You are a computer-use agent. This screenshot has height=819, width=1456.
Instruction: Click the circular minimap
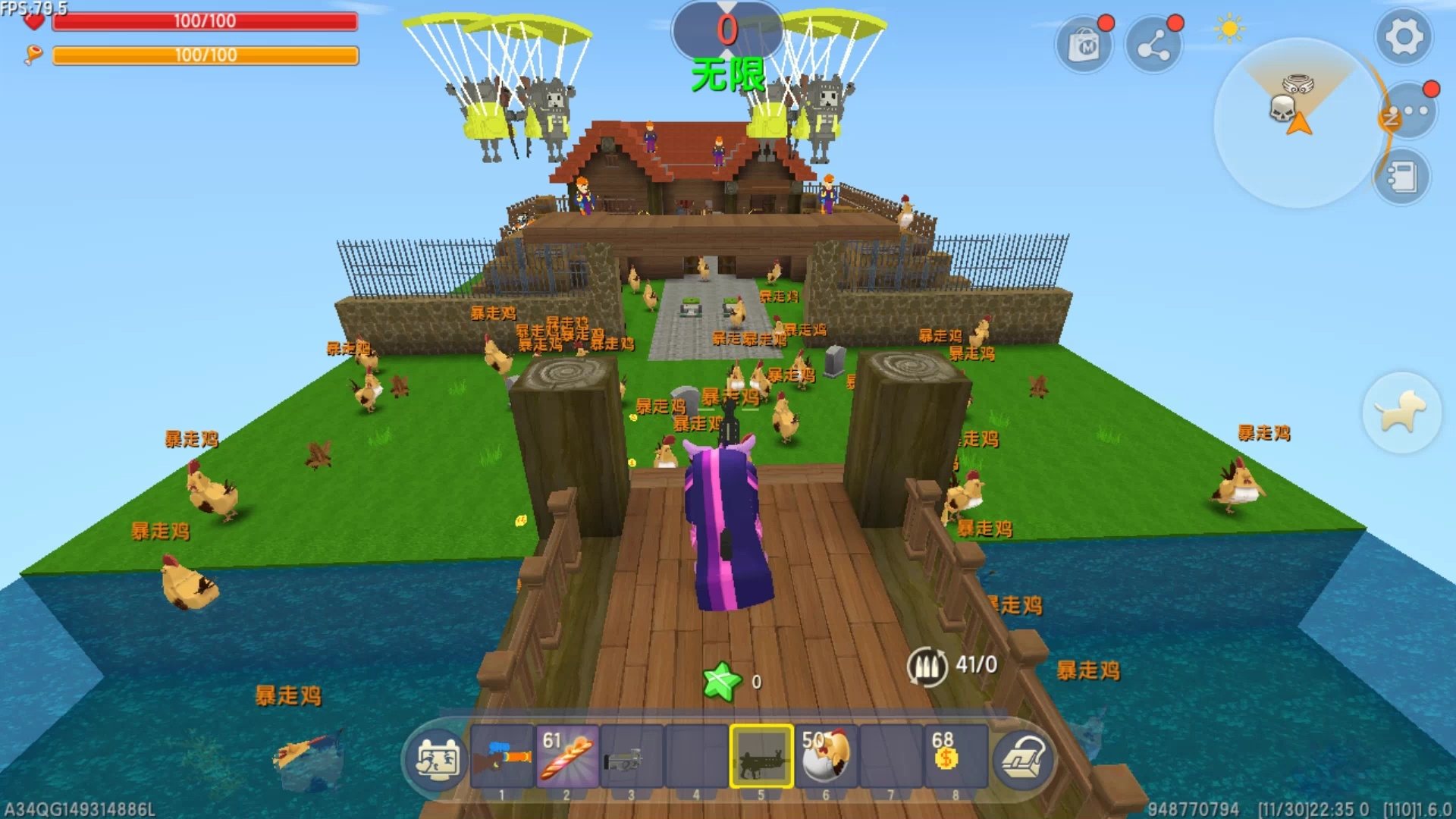pyautogui.click(x=1298, y=123)
